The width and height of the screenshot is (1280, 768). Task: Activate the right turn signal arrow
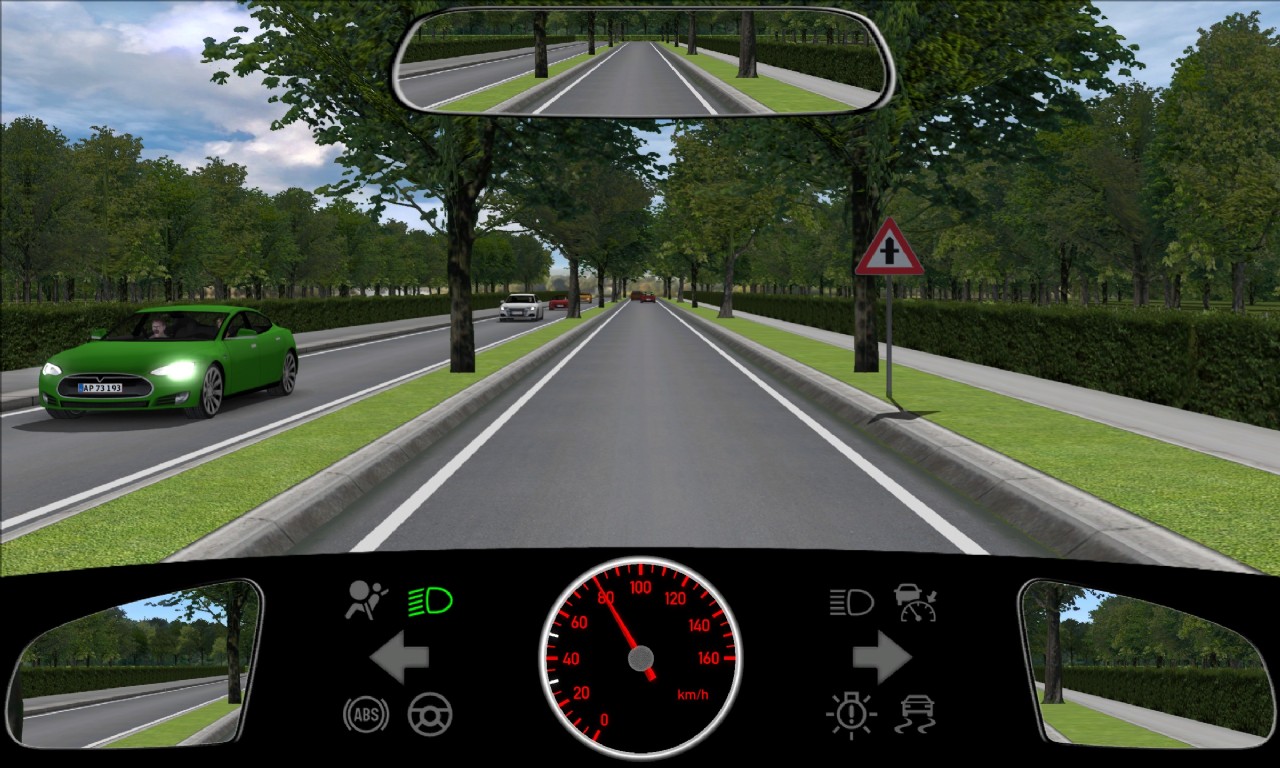[x=881, y=657]
